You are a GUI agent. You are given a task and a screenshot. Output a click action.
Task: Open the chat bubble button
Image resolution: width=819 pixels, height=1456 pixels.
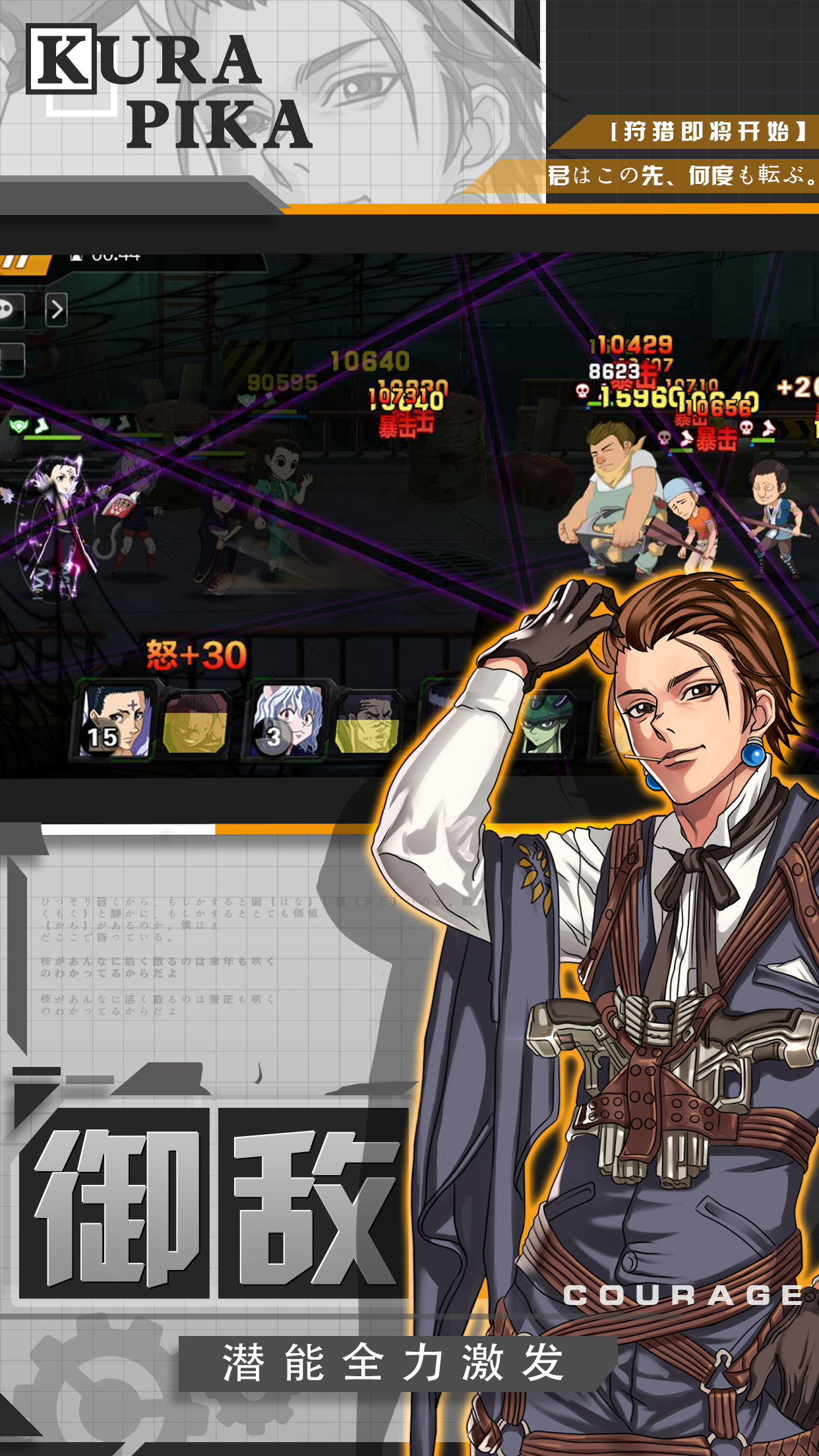[9, 309]
